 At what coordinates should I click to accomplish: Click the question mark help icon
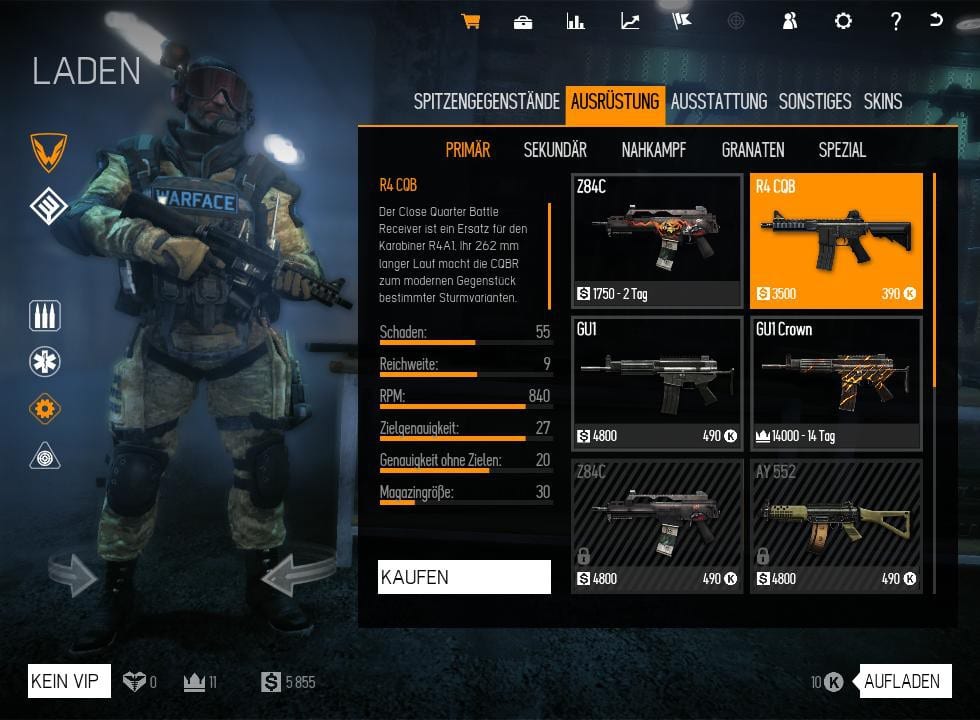pyautogui.click(x=896, y=21)
